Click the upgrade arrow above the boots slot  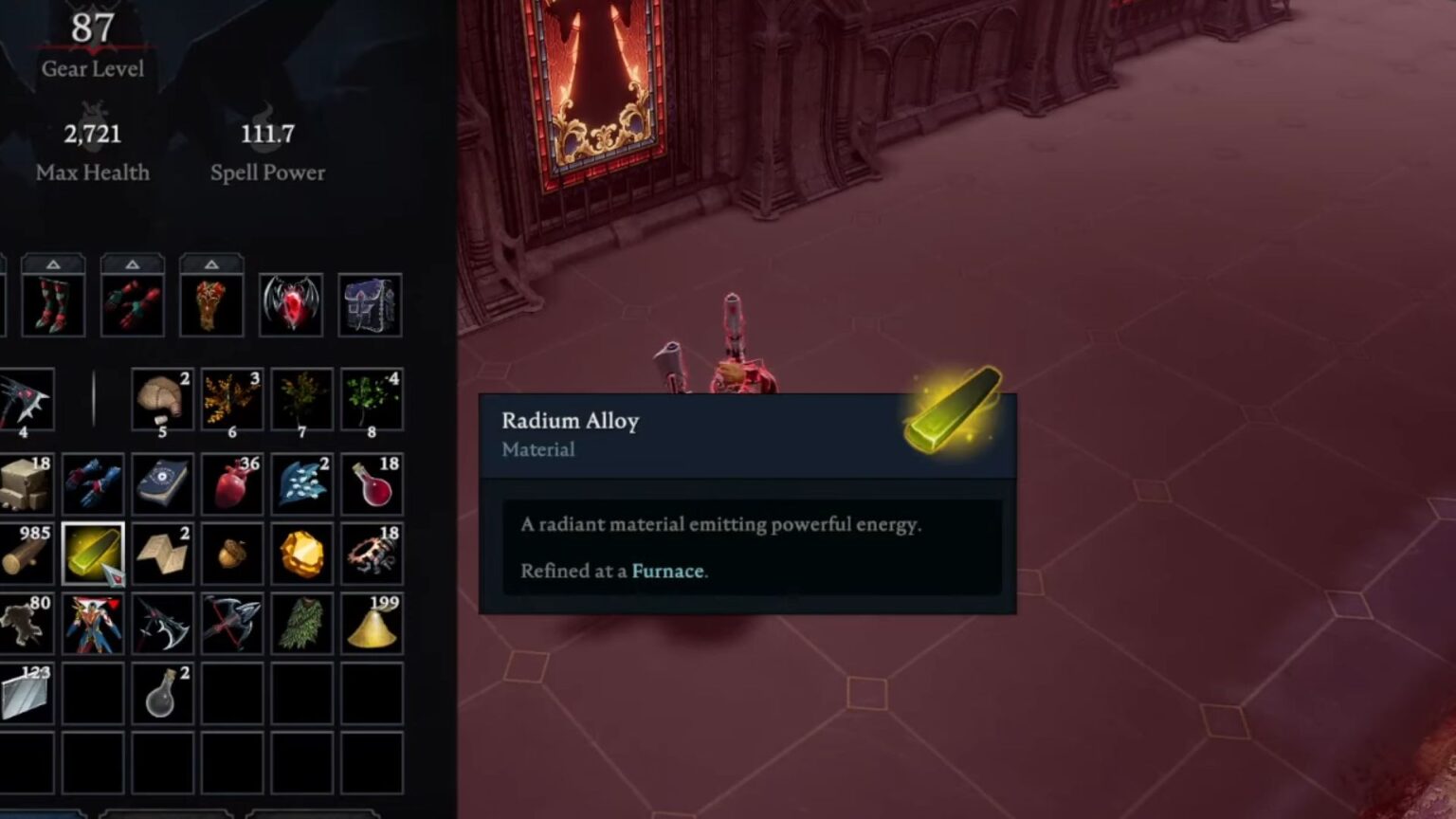coord(54,264)
